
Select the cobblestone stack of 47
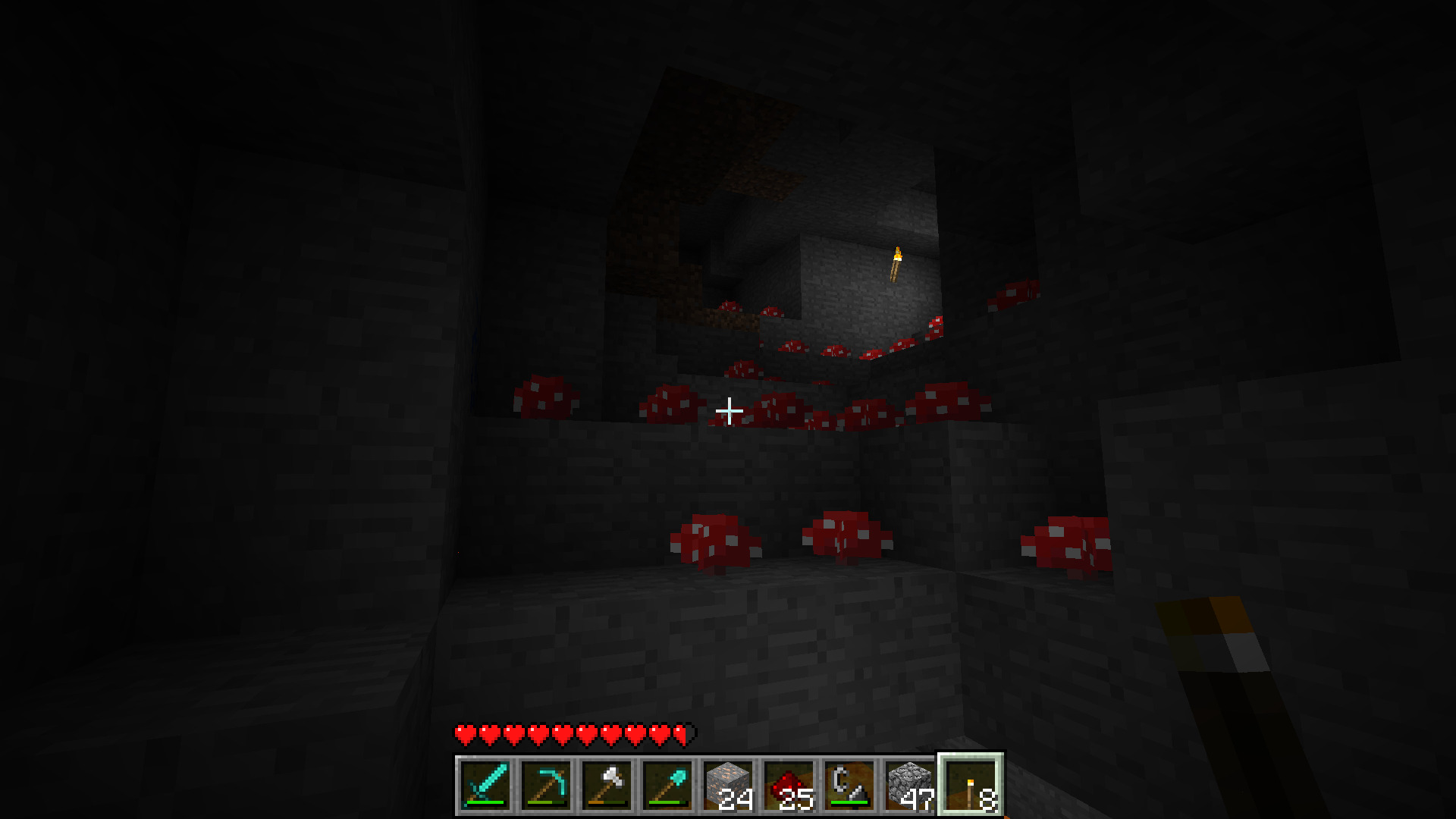click(910, 785)
